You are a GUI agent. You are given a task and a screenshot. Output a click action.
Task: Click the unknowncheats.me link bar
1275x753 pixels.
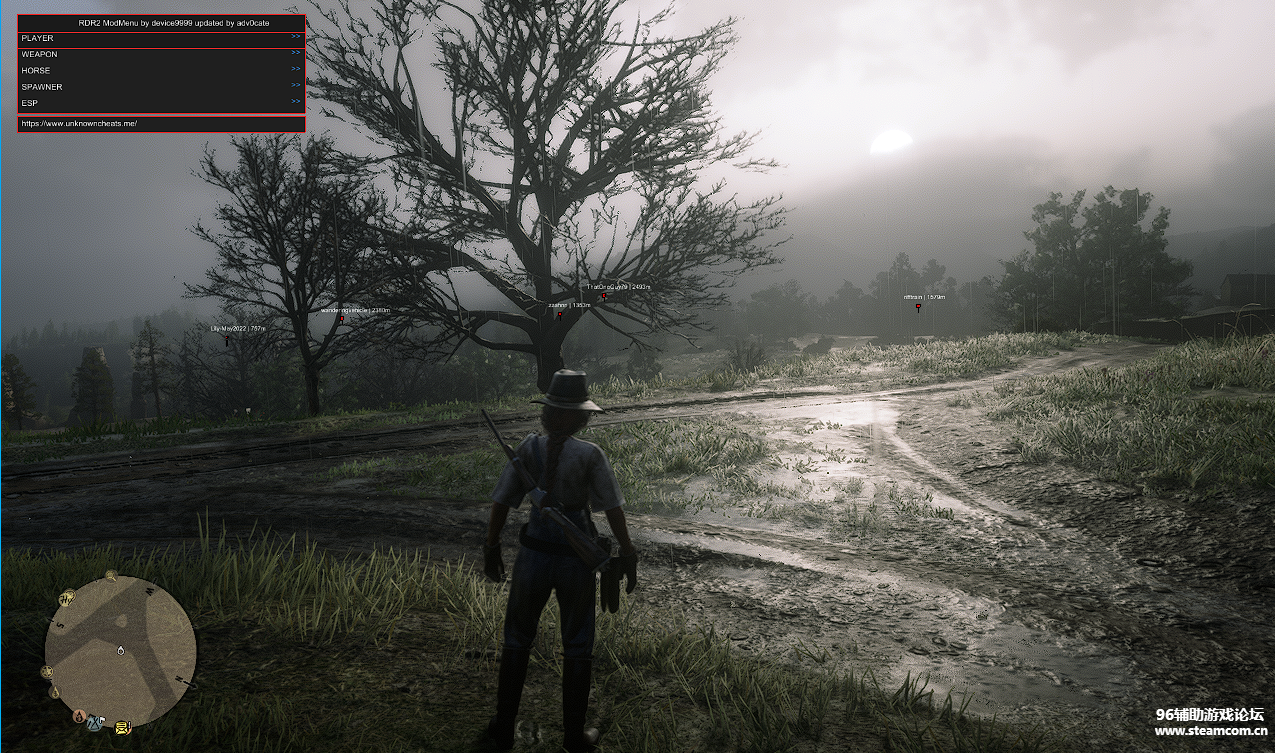pyautogui.click(x=160, y=123)
